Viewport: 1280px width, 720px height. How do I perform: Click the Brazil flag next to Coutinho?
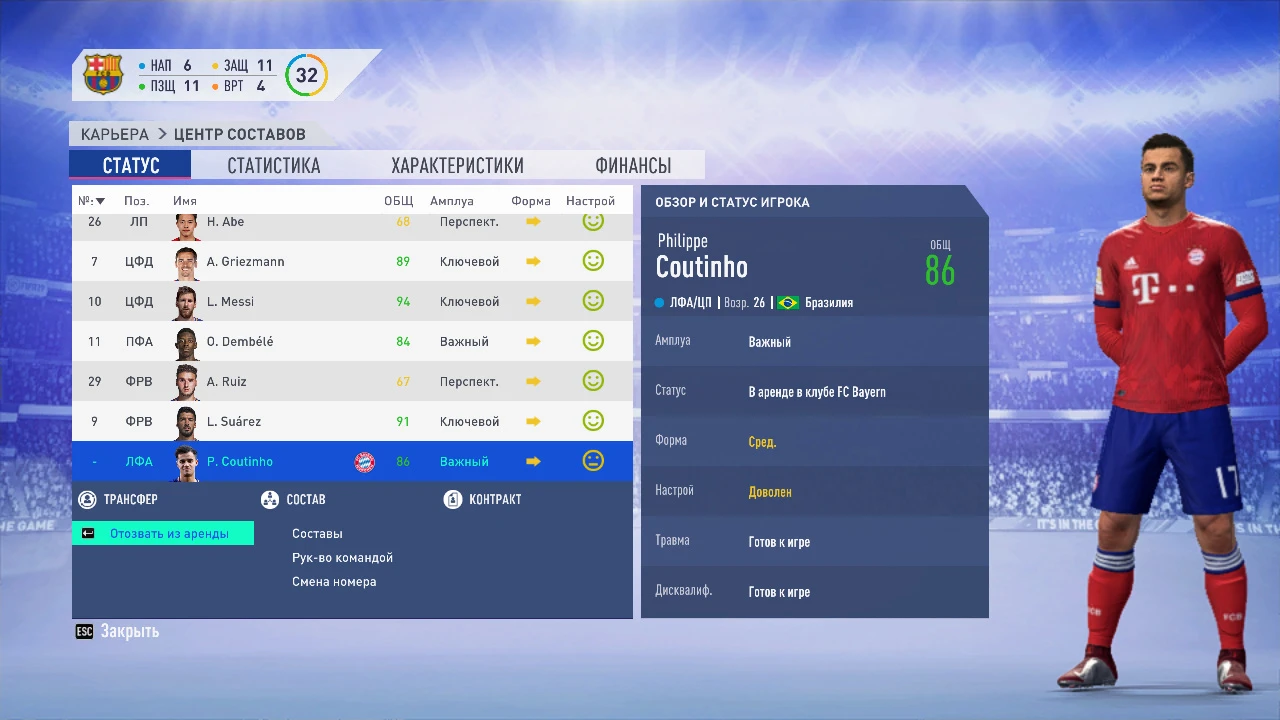click(x=787, y=302)
